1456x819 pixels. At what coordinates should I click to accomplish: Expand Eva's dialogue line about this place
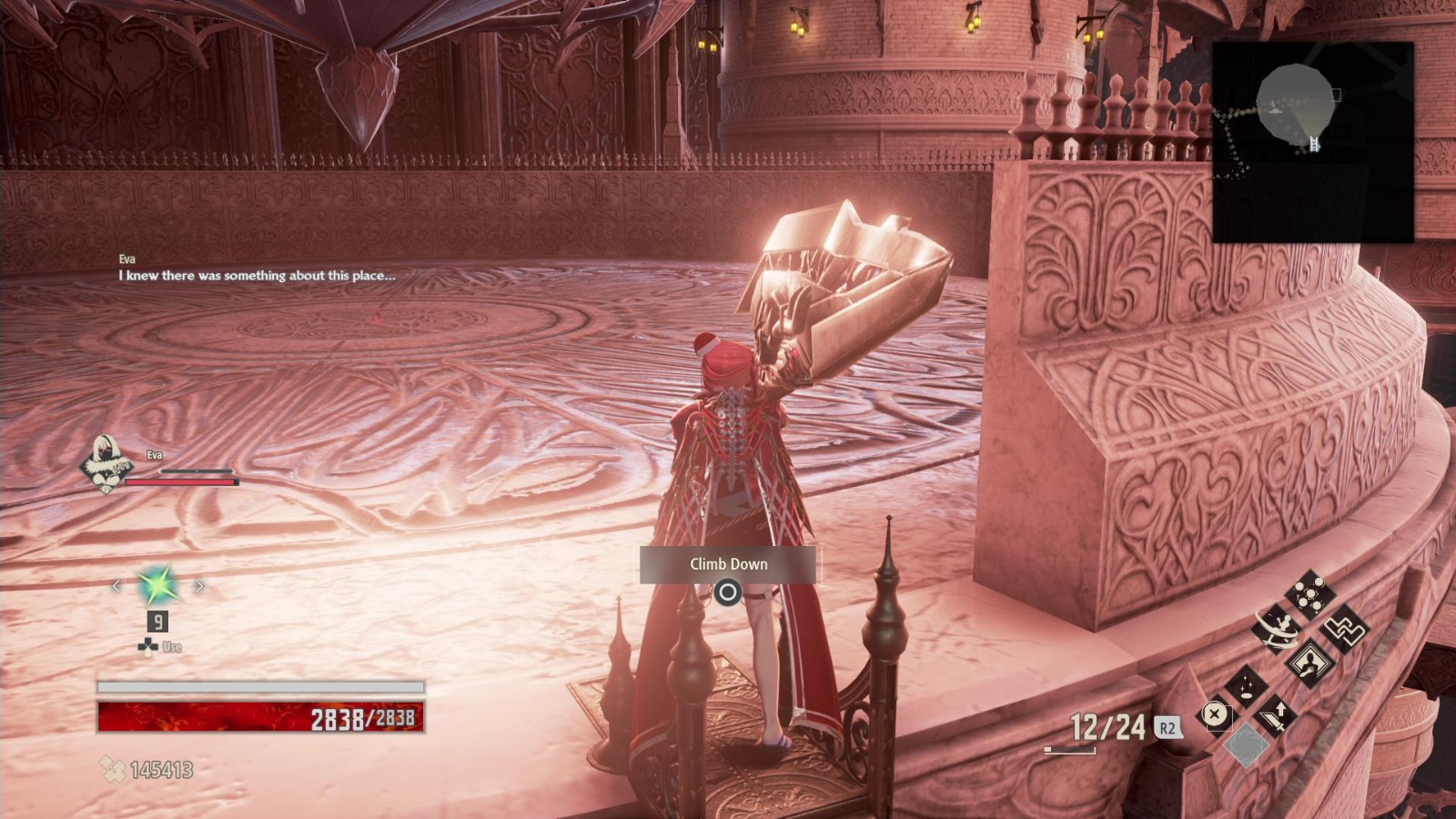pyautogui.click(x=258, y=275)
